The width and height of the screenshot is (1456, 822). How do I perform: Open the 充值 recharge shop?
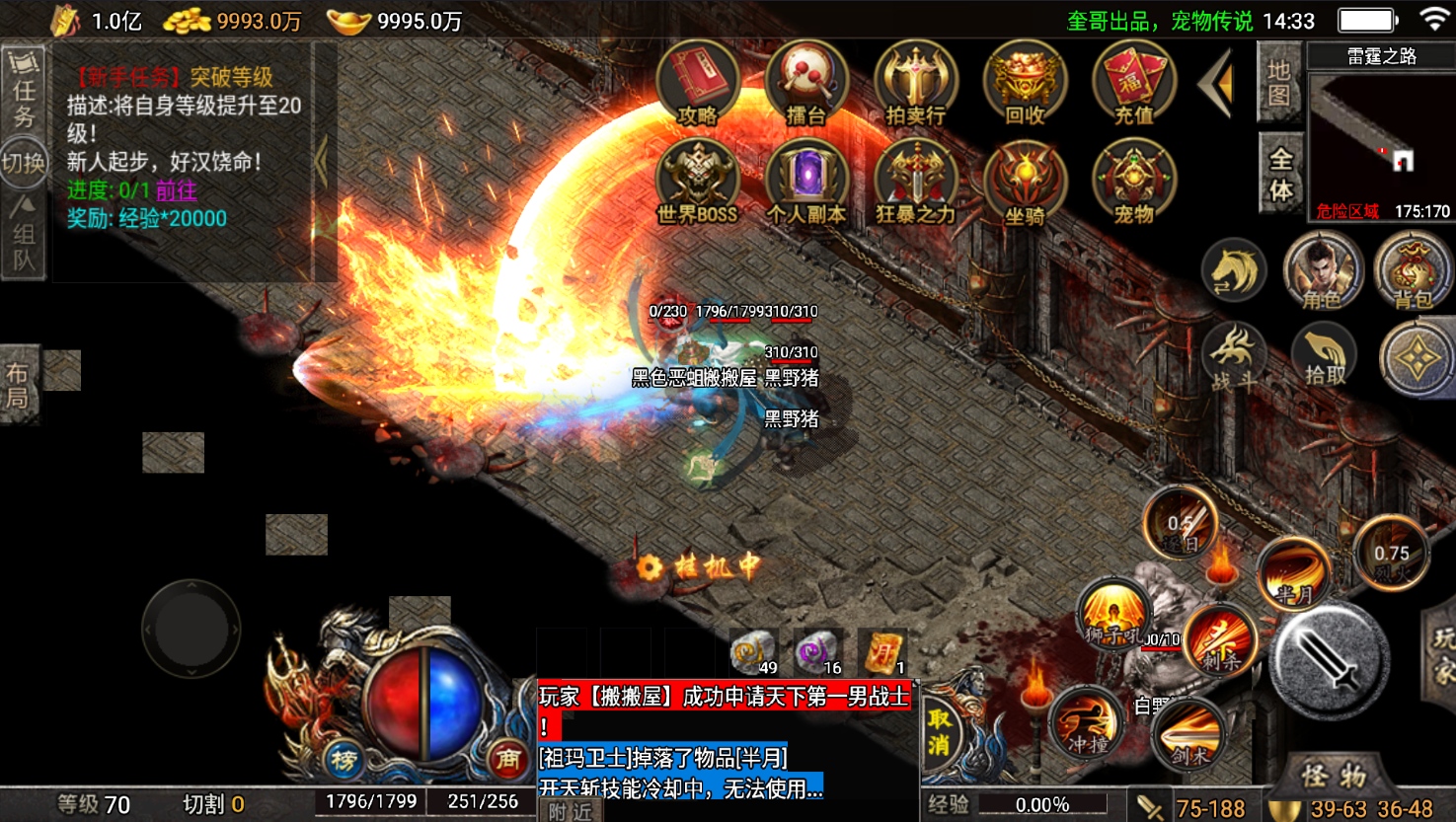(1133, 83)
